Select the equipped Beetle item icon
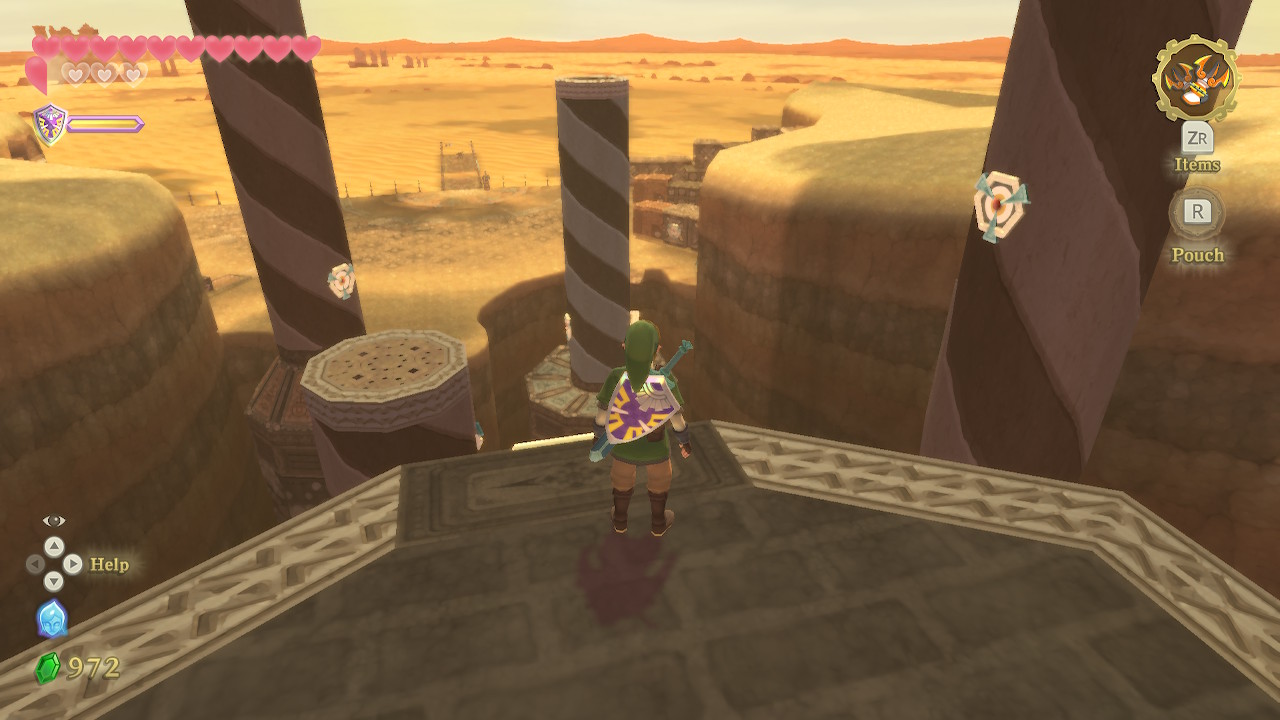1280x720 pixels. [x=1196, y=79]
